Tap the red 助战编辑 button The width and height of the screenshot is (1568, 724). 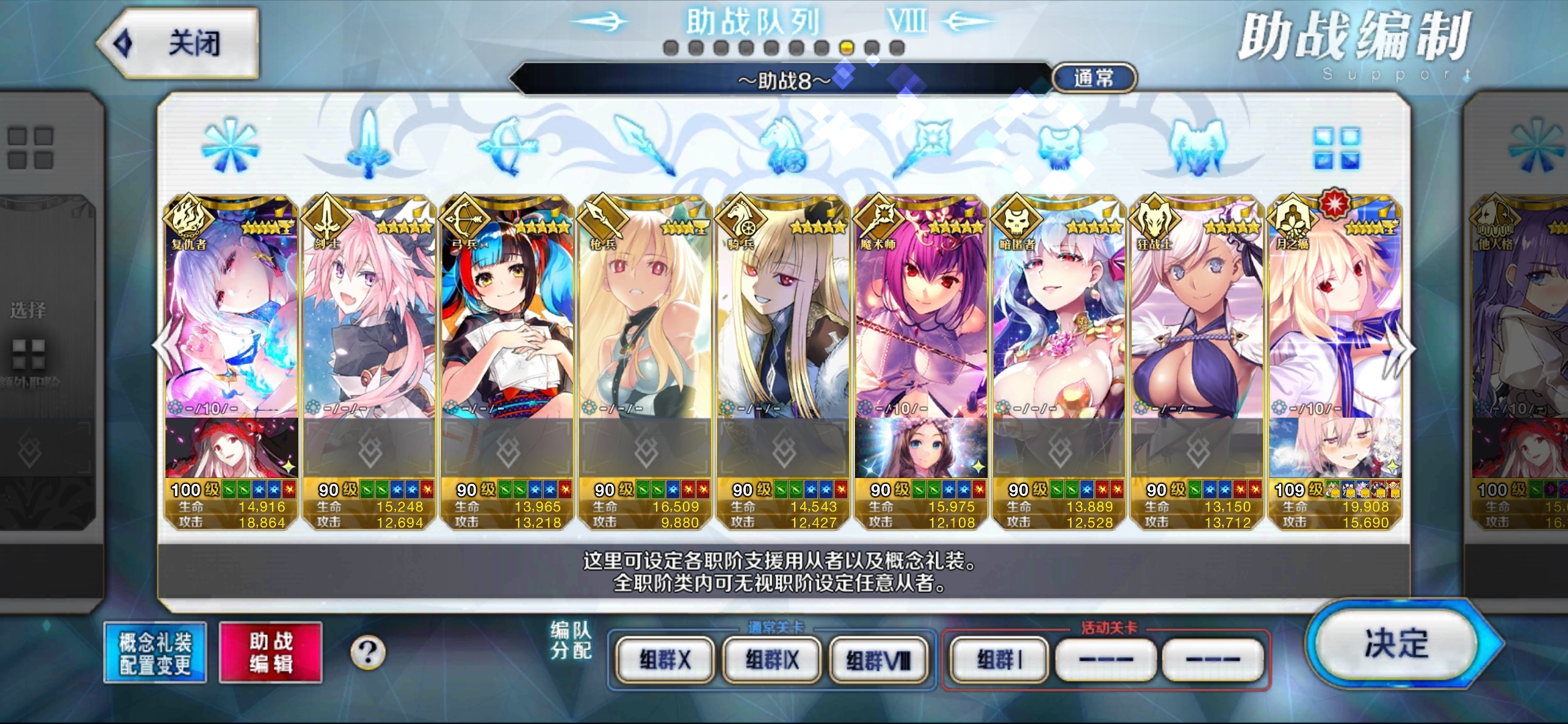coord(271,653)
